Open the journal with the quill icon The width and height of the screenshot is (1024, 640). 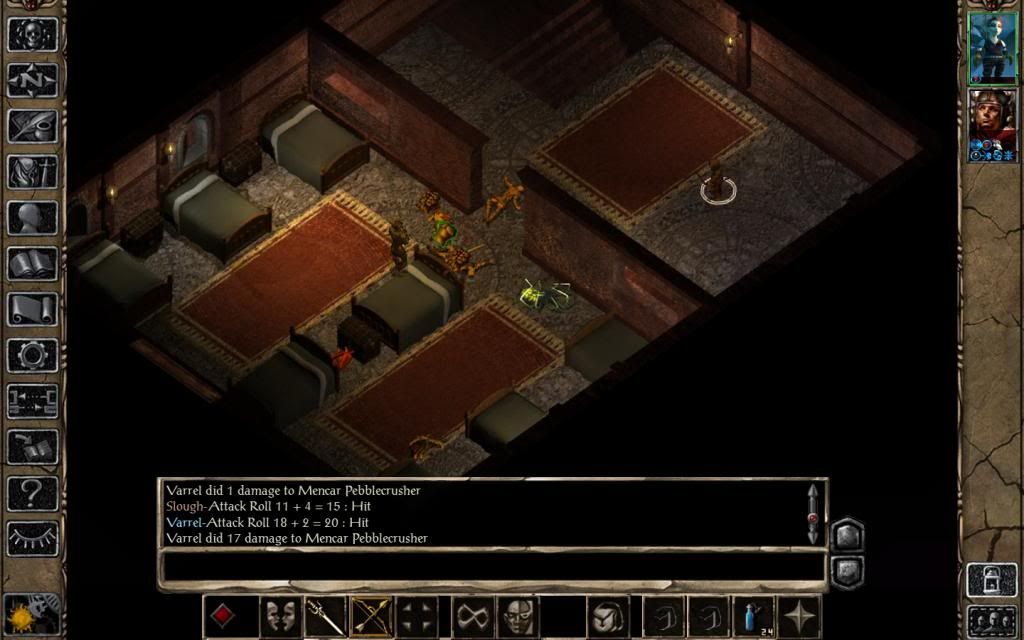32,124
